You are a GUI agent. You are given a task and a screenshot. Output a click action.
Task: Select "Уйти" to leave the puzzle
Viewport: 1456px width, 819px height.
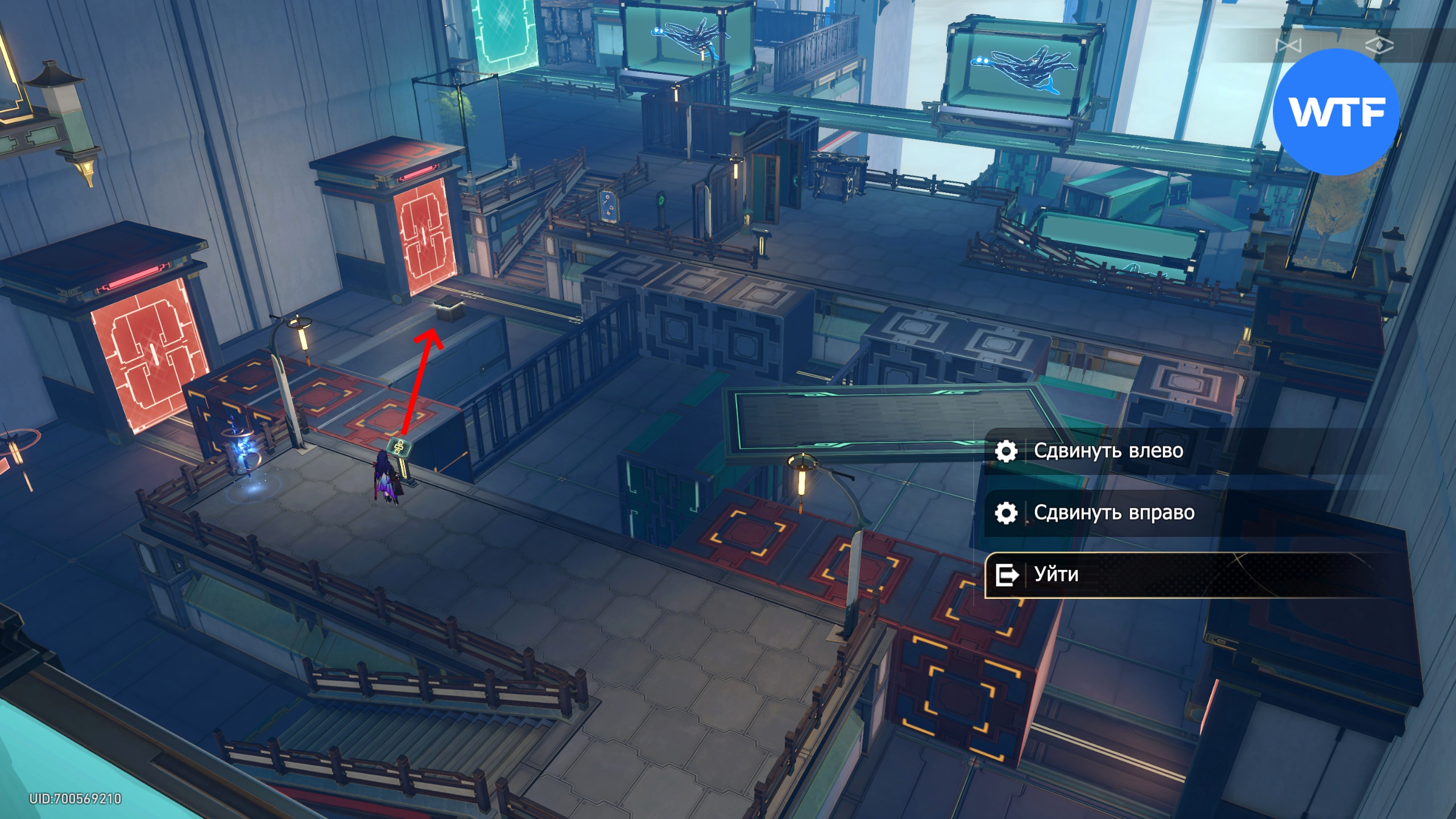click(x=1057, y=574)
